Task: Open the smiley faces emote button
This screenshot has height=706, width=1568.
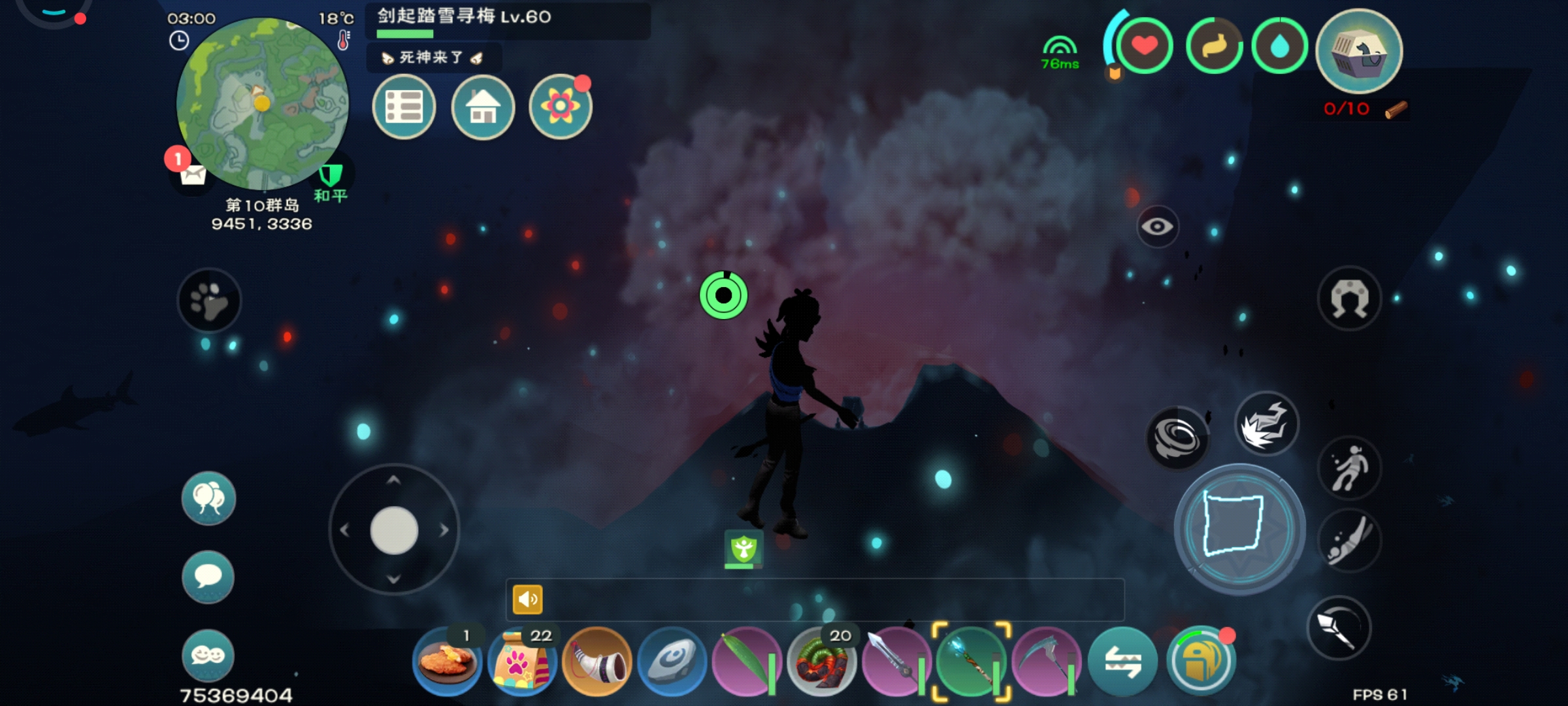Action: 208,655
